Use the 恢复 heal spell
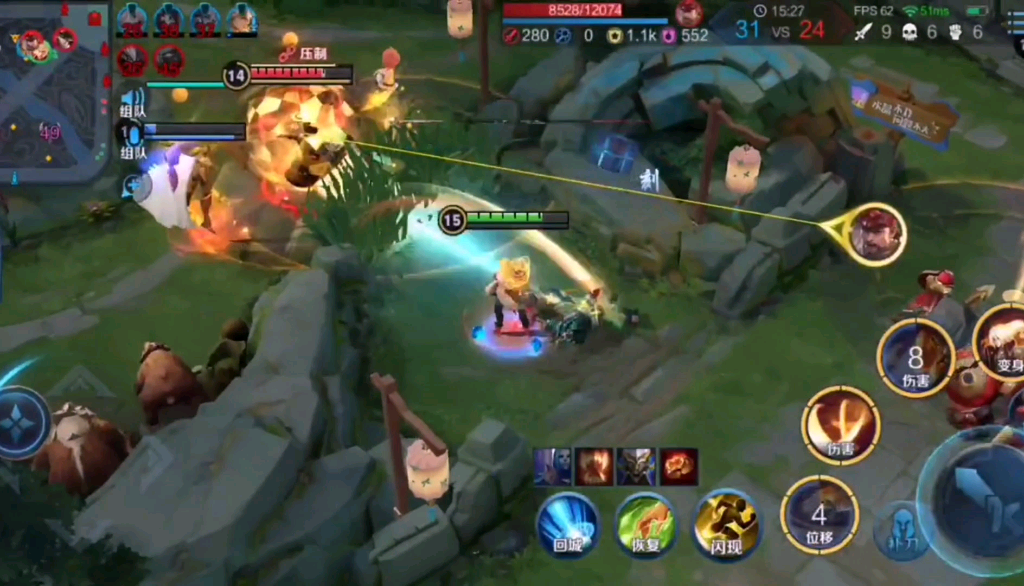This screenshot has width=1024, height=586. [x=645, y=523]
